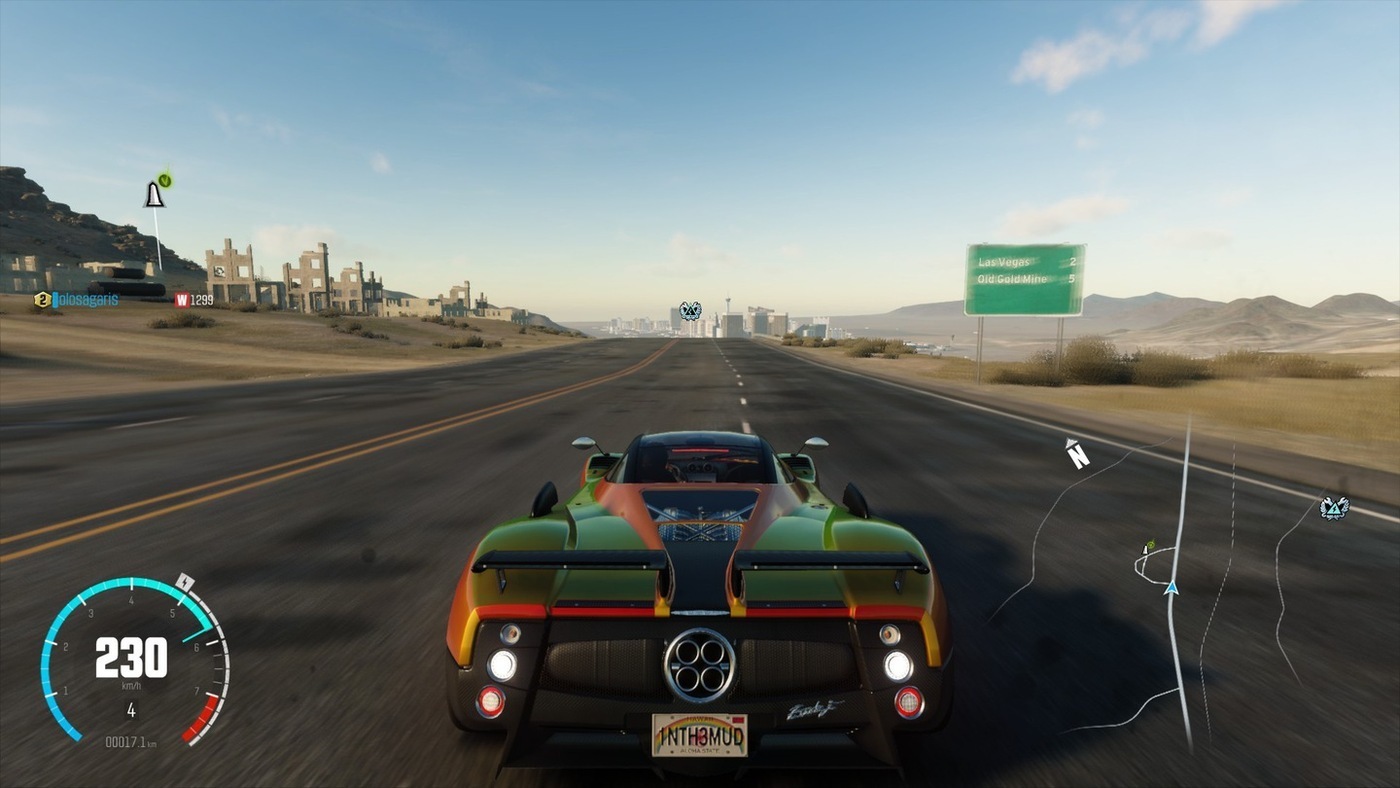
Task: Select the blue player arrow on the minimap
Action: tap(1171, 588)
